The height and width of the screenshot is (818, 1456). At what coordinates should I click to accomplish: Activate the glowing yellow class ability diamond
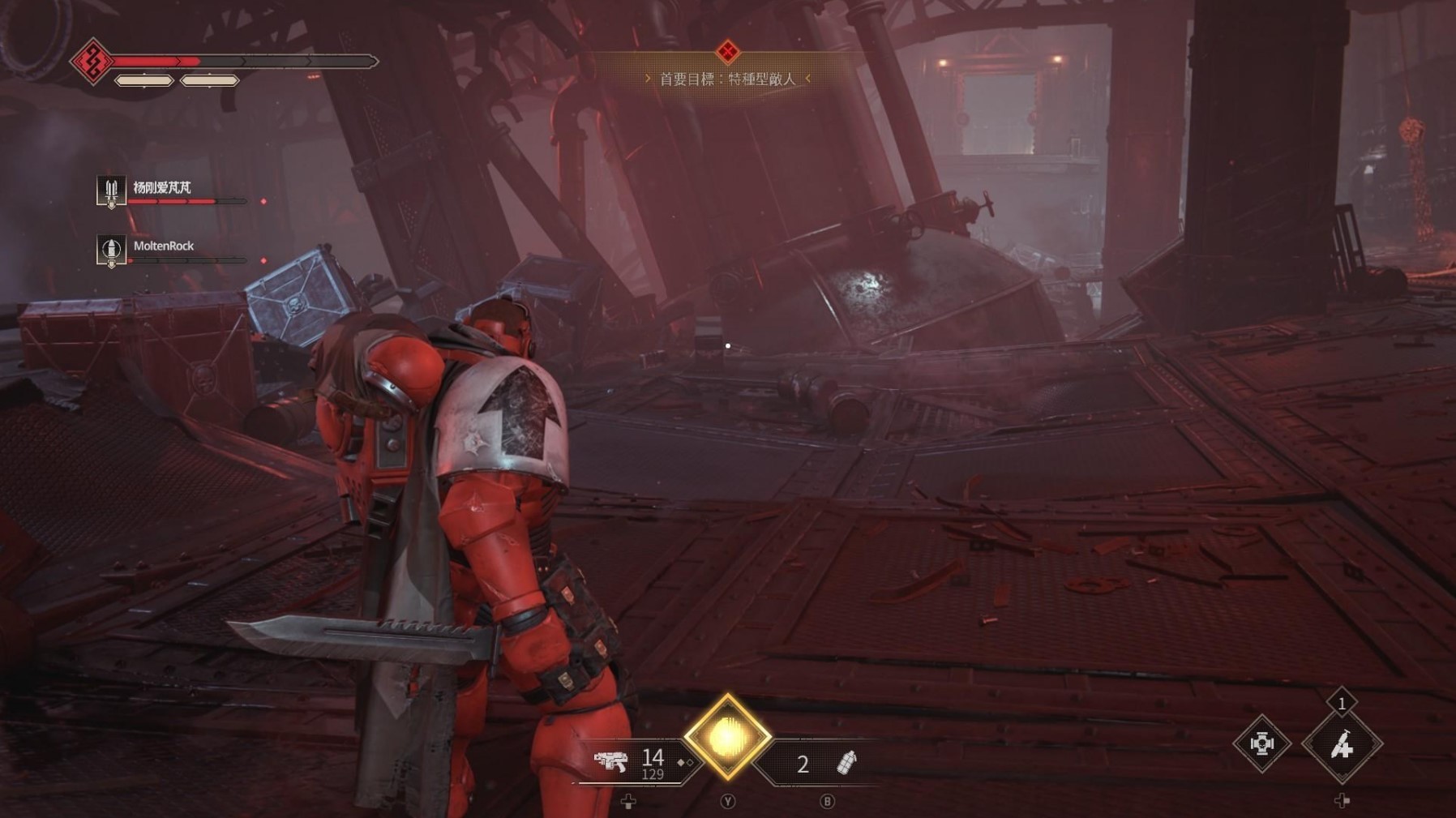[727, 736]
